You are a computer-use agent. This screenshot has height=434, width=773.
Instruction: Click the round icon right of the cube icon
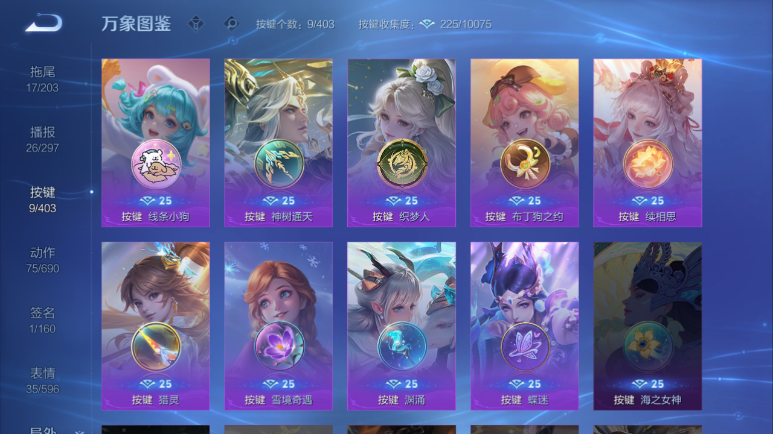pos(230,23)
